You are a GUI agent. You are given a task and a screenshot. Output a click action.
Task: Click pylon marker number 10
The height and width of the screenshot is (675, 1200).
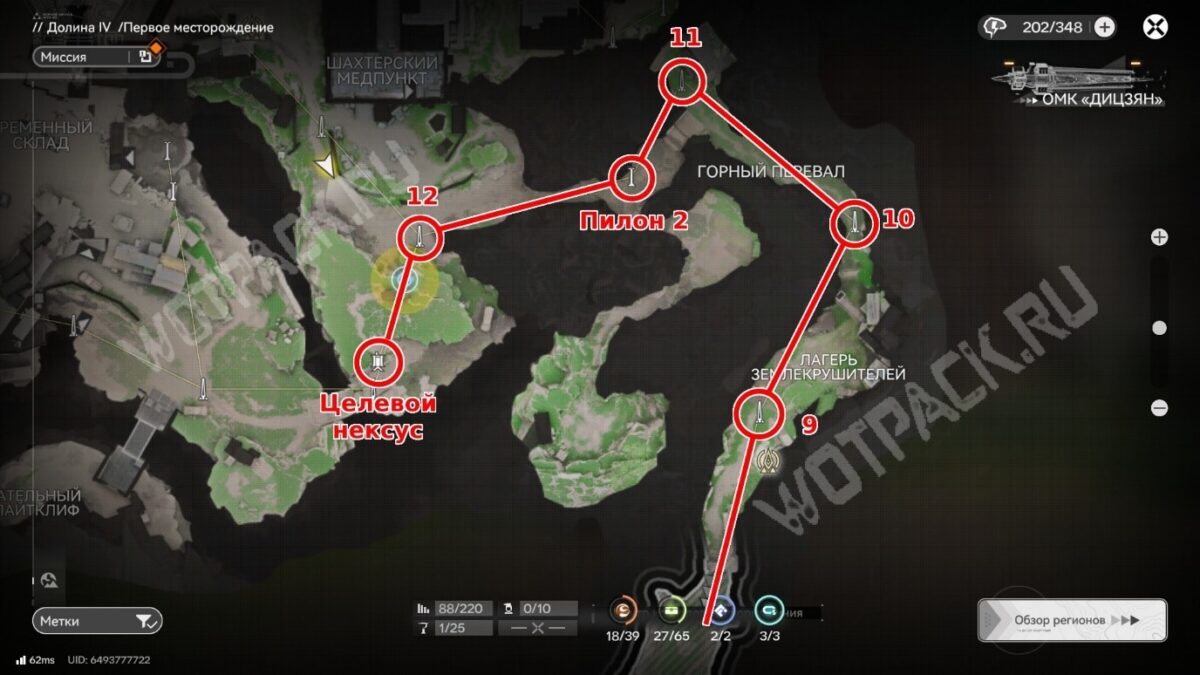(x=854, y=223)
